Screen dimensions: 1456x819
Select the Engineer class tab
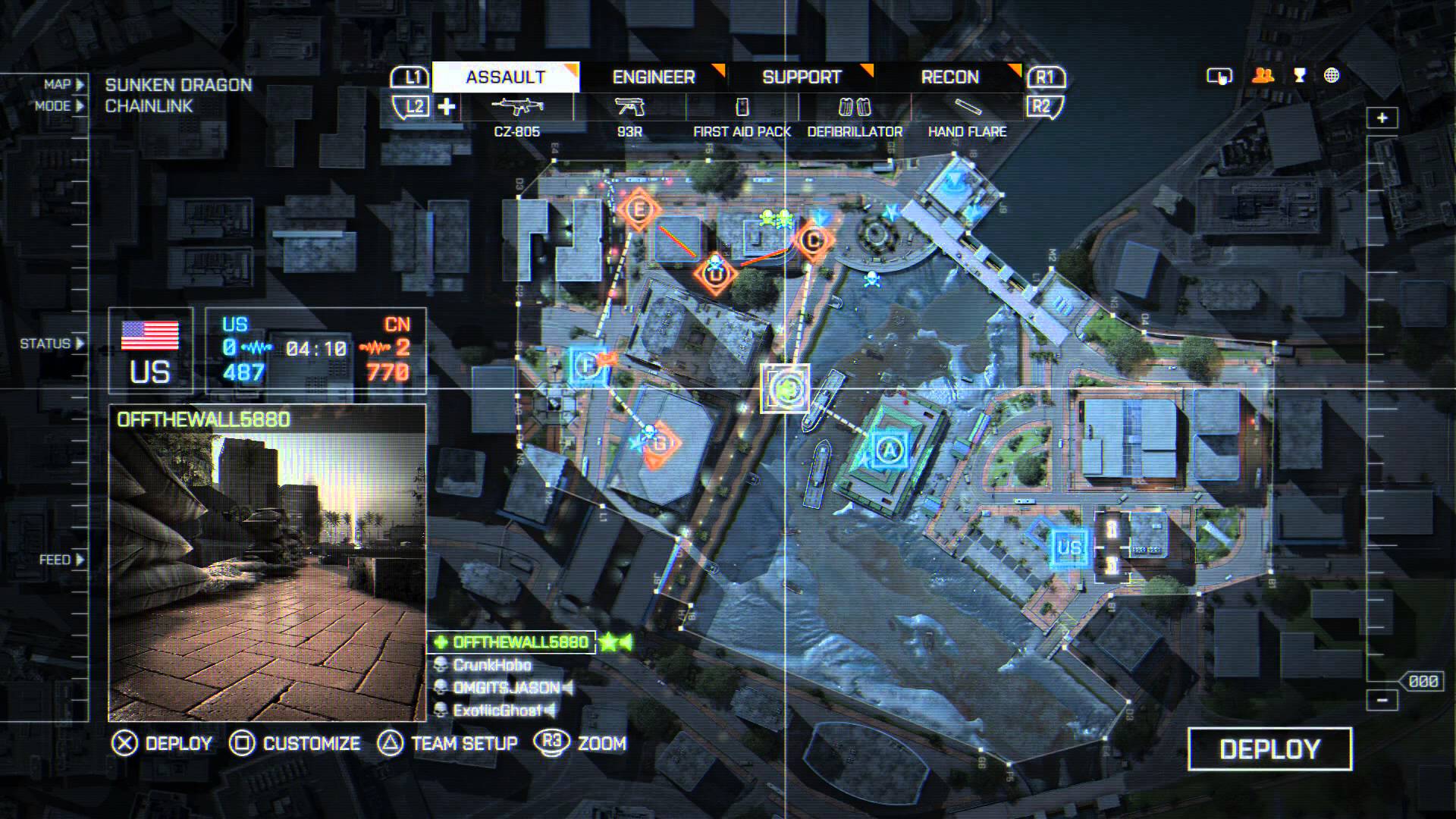pos(654,77)
